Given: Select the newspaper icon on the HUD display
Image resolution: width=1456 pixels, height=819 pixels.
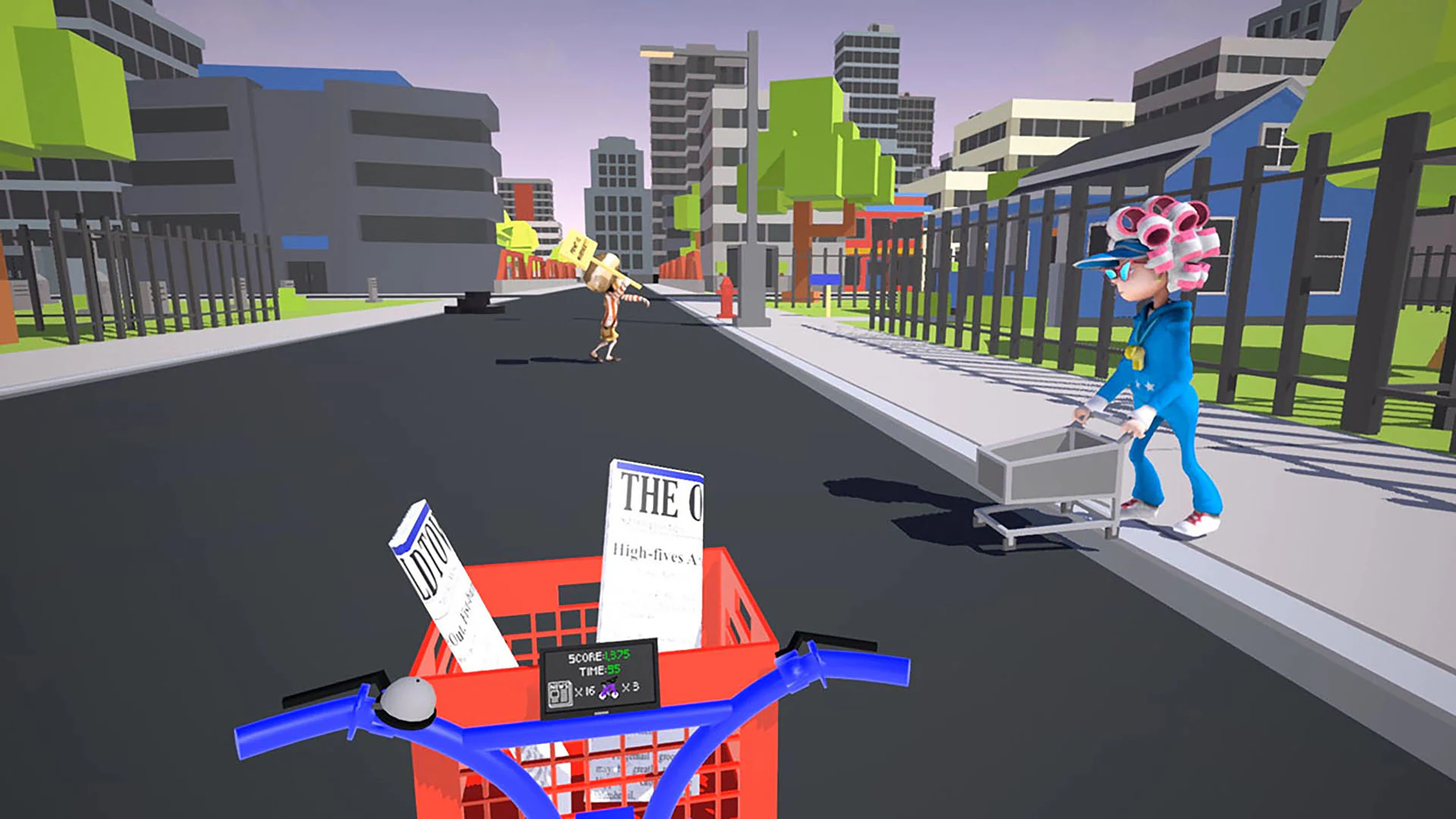Looking at the screenshot, I should (560, 694).
